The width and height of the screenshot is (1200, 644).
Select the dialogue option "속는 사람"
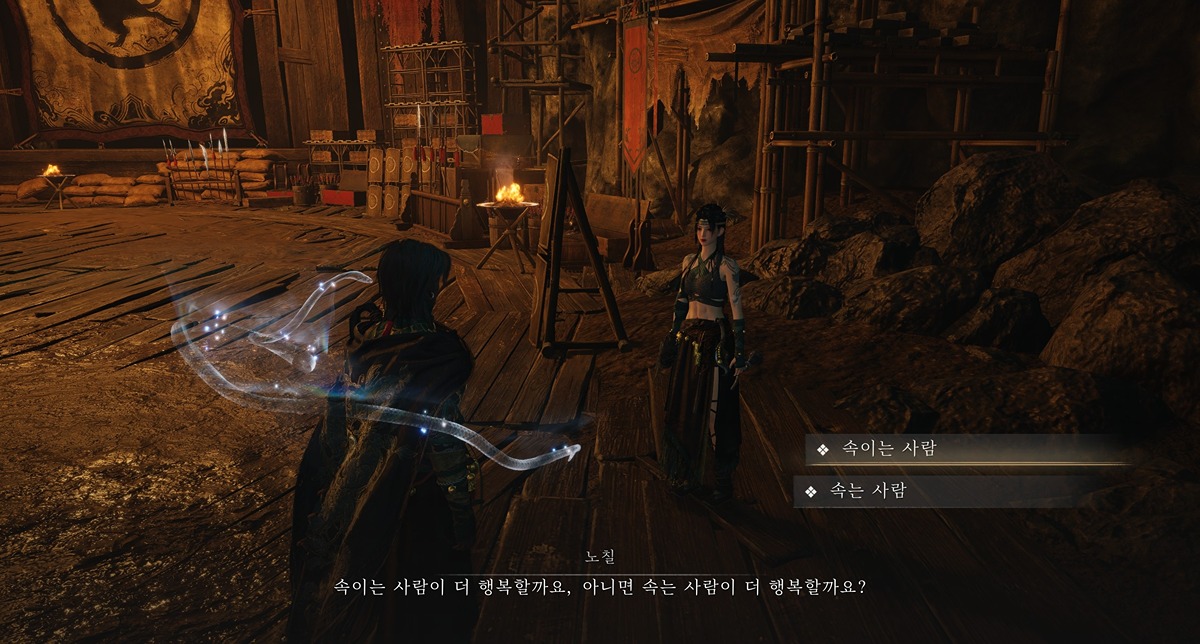(x=868, y=491)
